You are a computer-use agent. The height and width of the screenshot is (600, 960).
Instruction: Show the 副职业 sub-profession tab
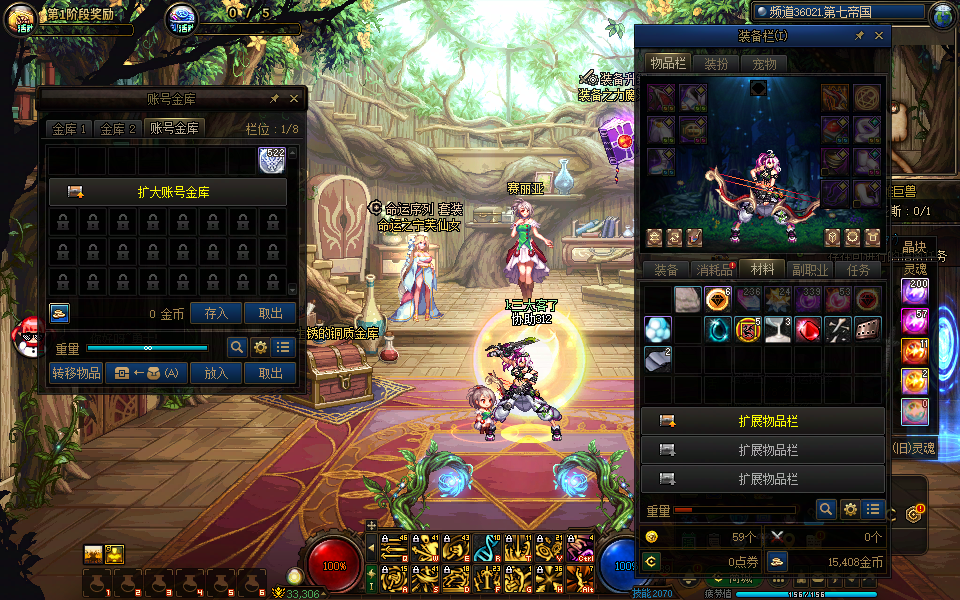coord(810,270)
